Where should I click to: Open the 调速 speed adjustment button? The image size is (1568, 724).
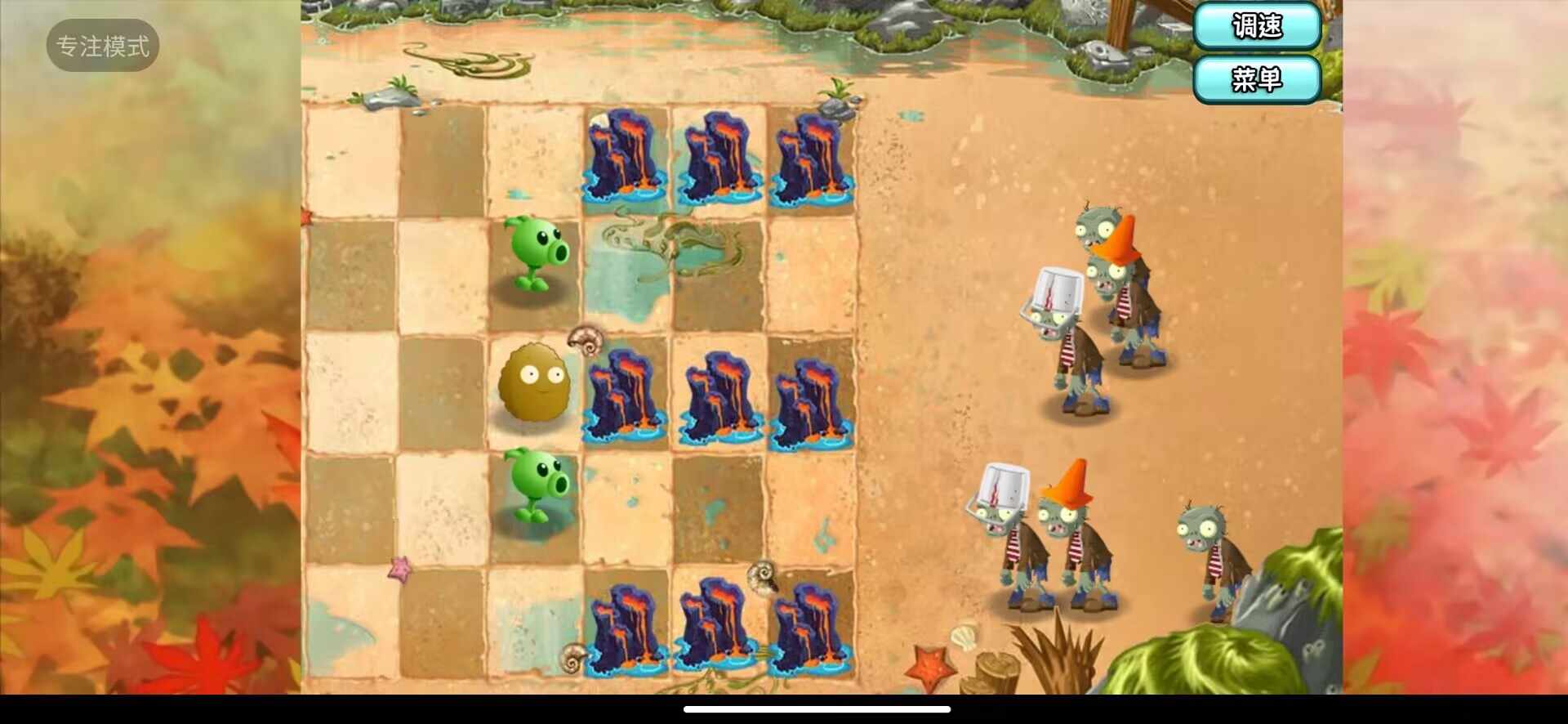[x=1257, y=26]
